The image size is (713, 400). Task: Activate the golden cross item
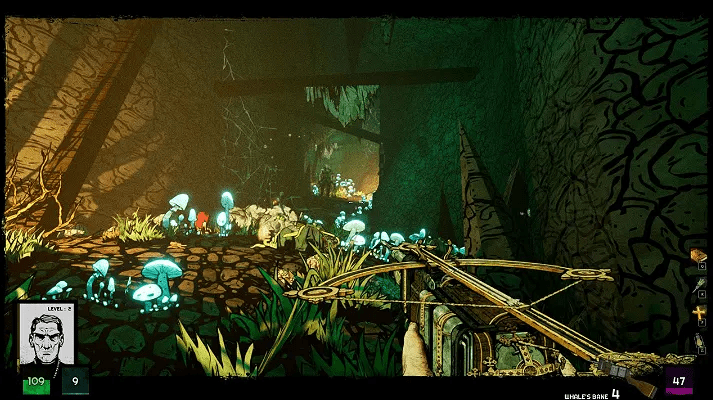[x=699, y=314]
